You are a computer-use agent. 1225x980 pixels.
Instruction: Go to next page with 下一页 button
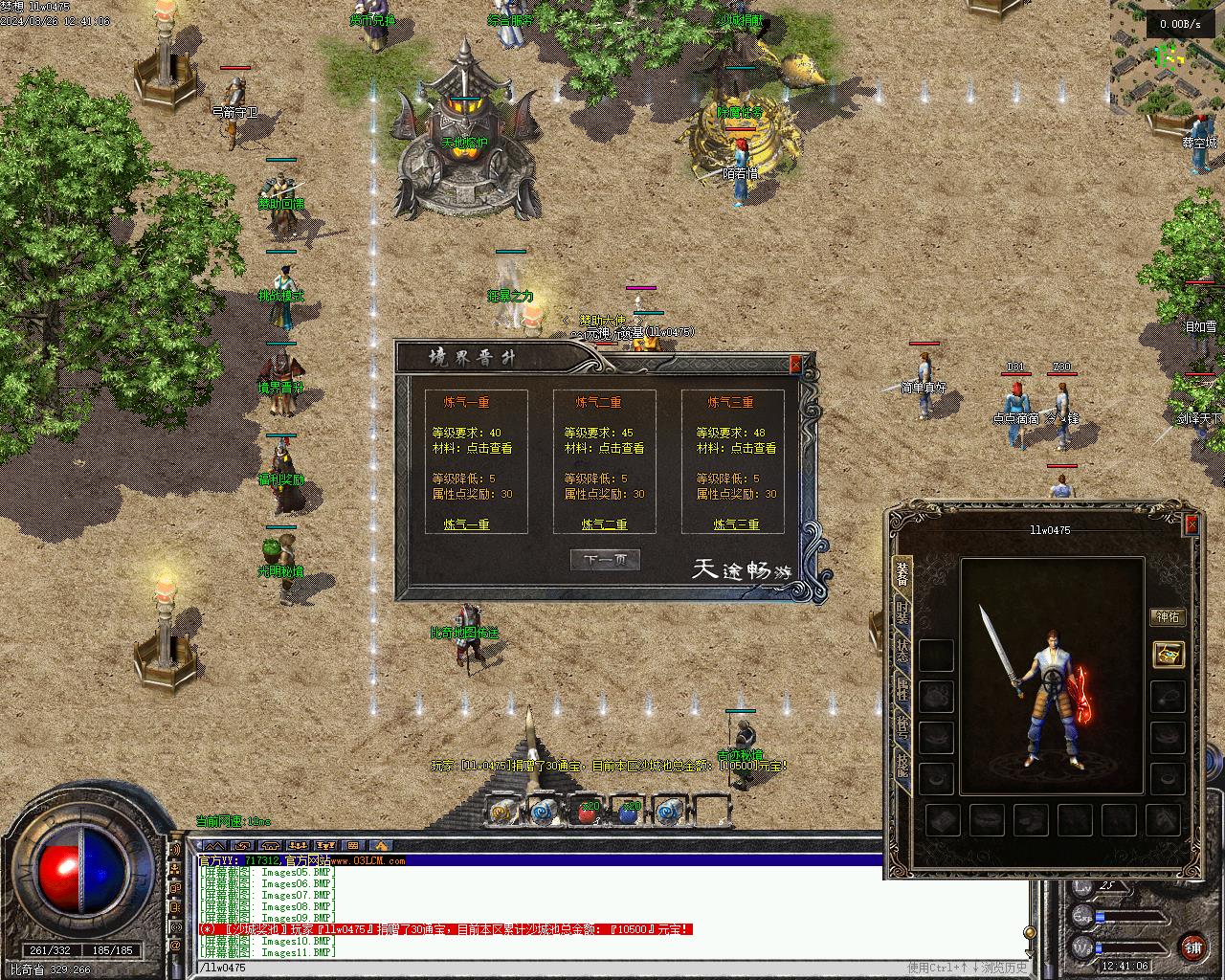(604, 561)
